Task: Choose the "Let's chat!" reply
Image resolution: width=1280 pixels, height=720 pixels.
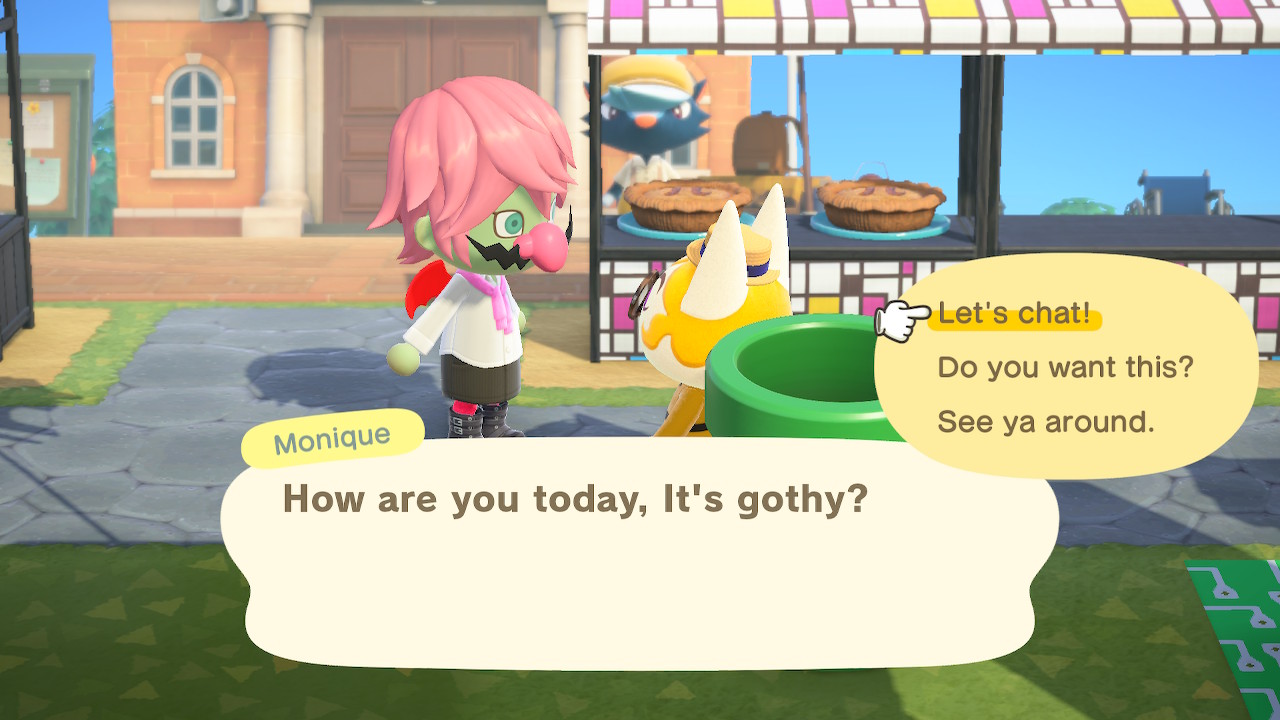Action: coord(1014,315)
